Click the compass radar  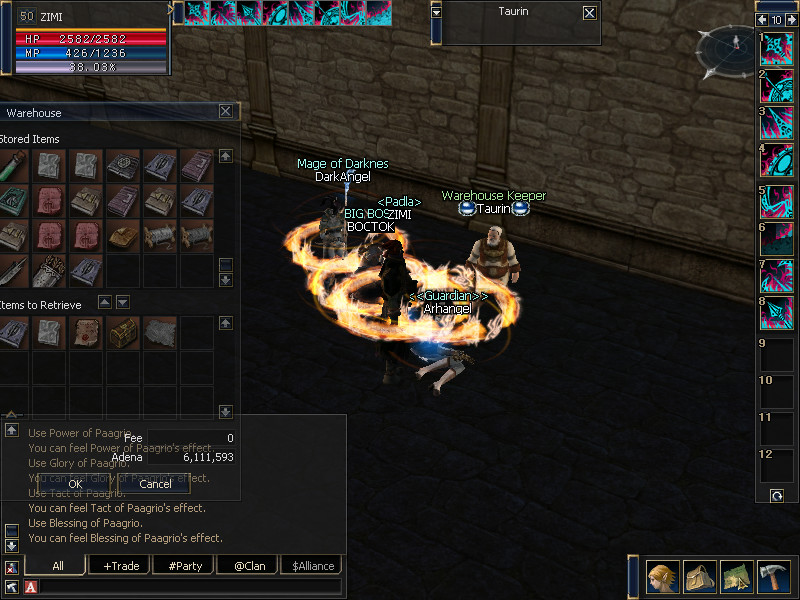tap(727, 50)
